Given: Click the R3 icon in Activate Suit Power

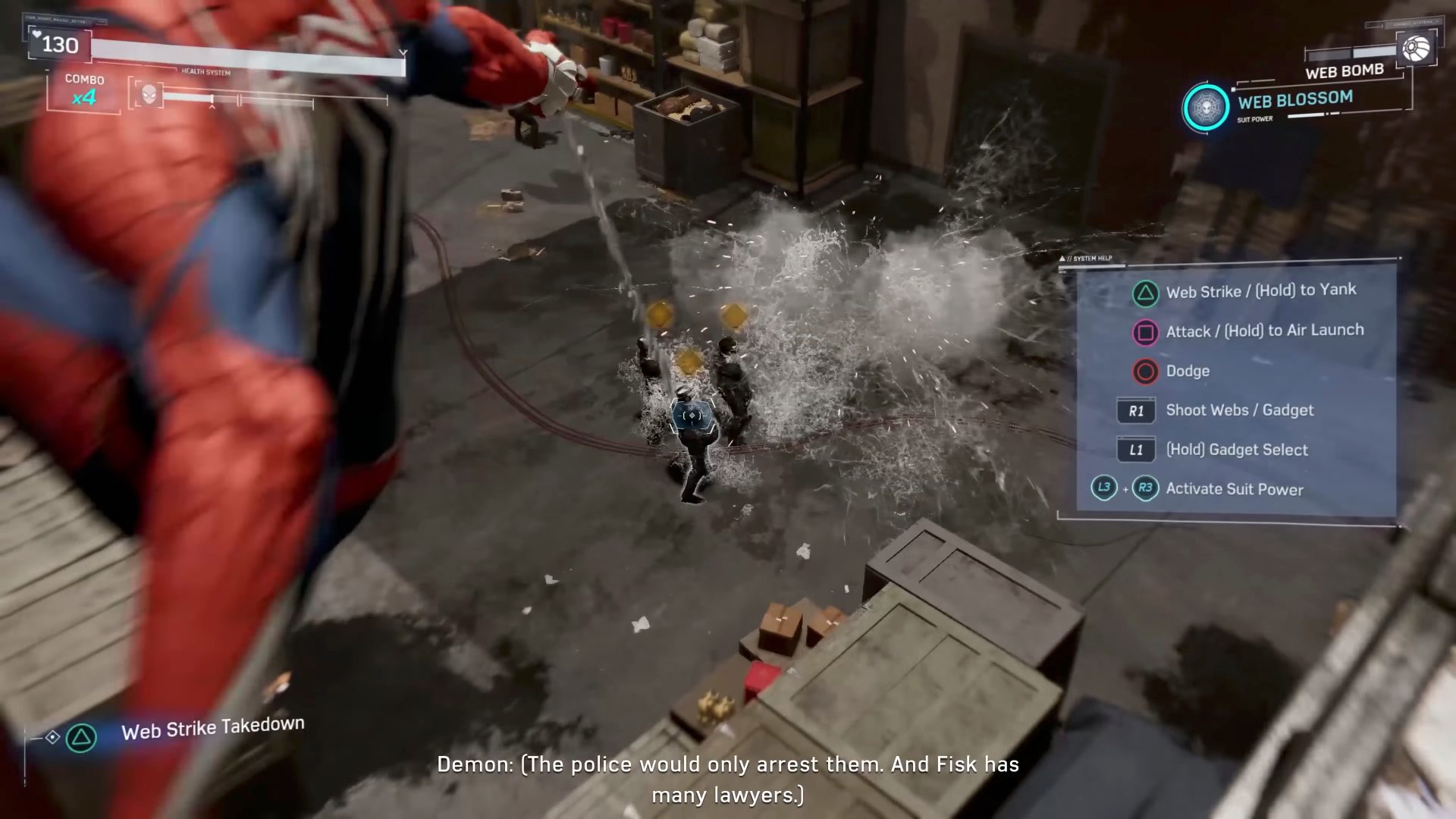Looking at the screenshot, I should point(1147,488).
